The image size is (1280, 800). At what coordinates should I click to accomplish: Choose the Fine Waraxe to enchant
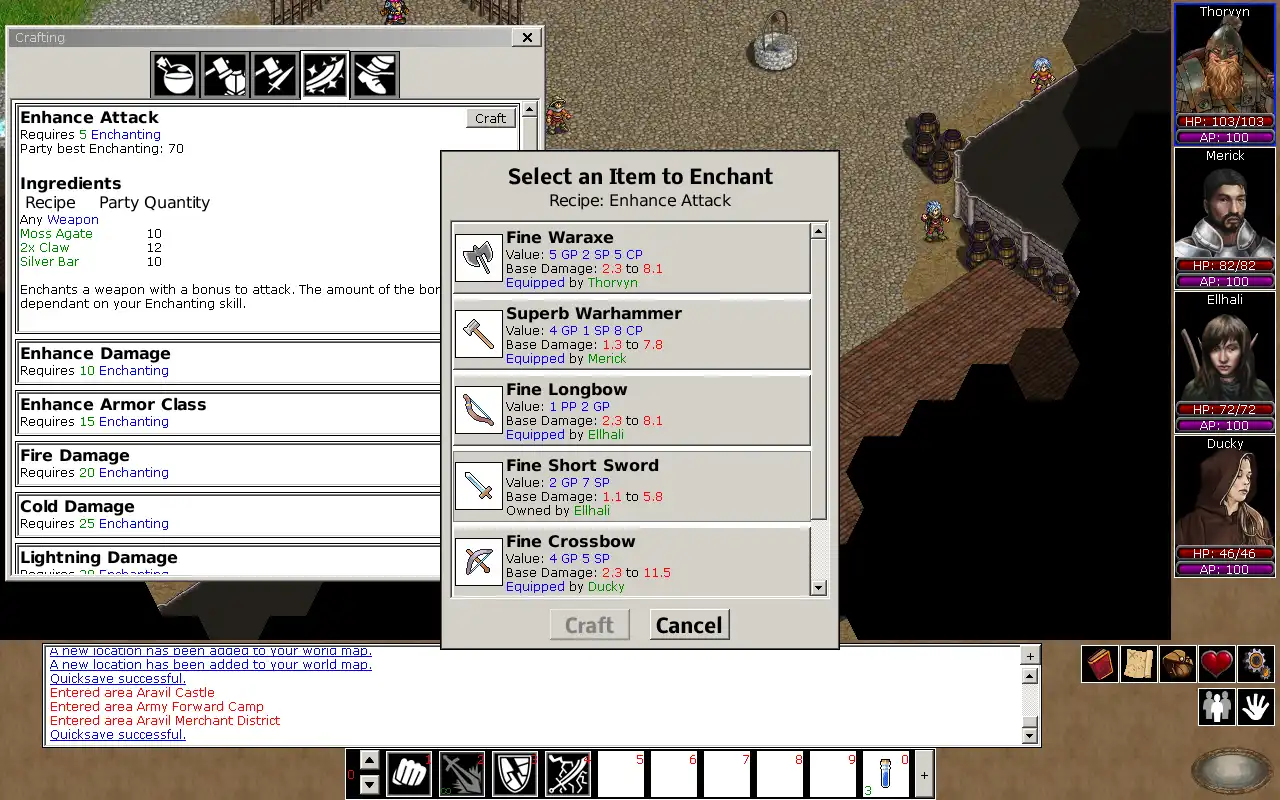[x=631, y=259]
